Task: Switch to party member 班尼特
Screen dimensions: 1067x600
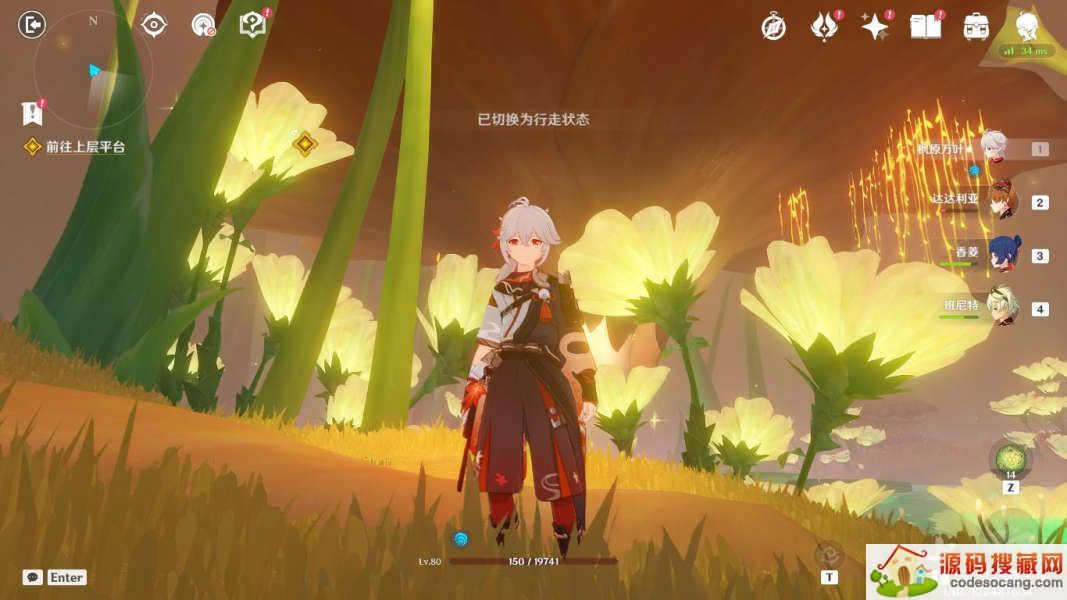Action: pos(1003,307)
